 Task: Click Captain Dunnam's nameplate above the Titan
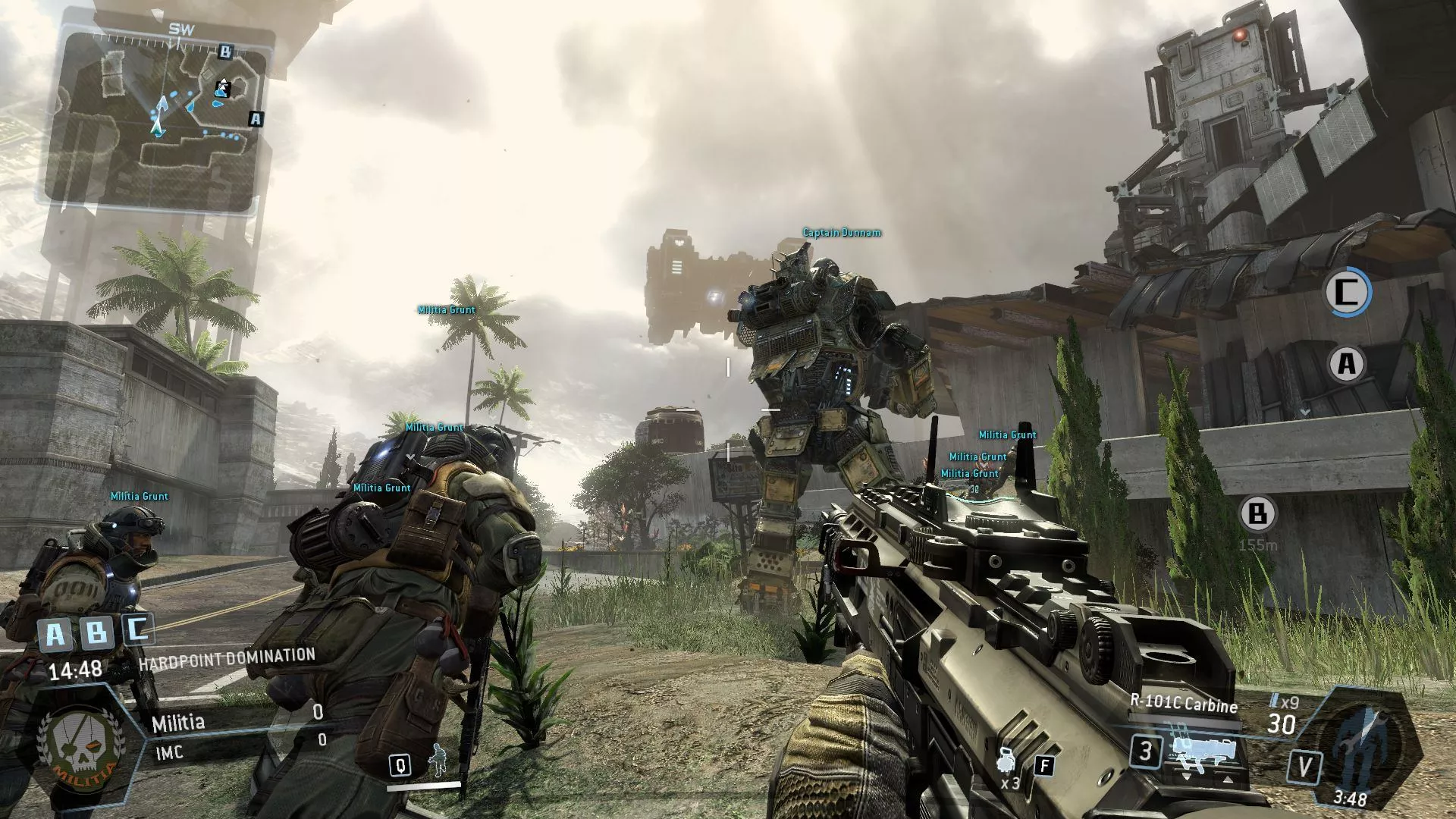point(842,234)
